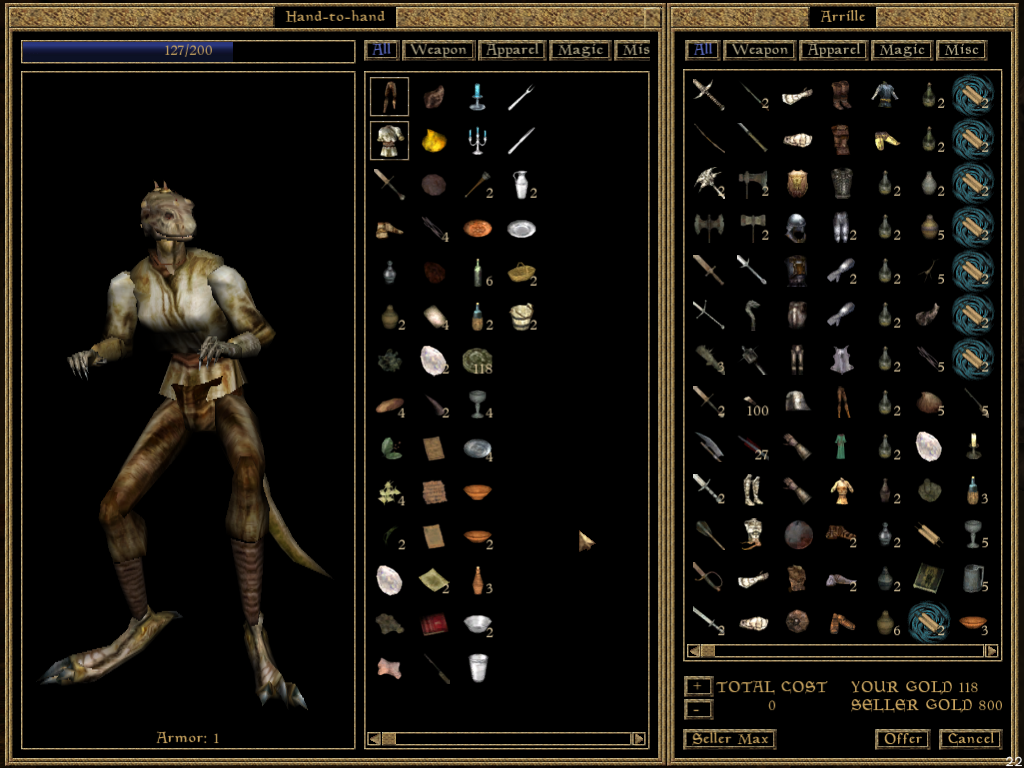Decrease the offer with the minus button

coord(698,709)
